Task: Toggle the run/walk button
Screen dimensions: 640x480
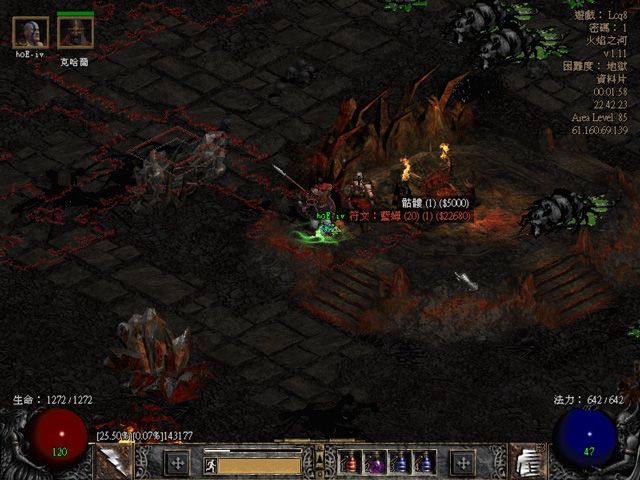Action: tap(212, 464)
